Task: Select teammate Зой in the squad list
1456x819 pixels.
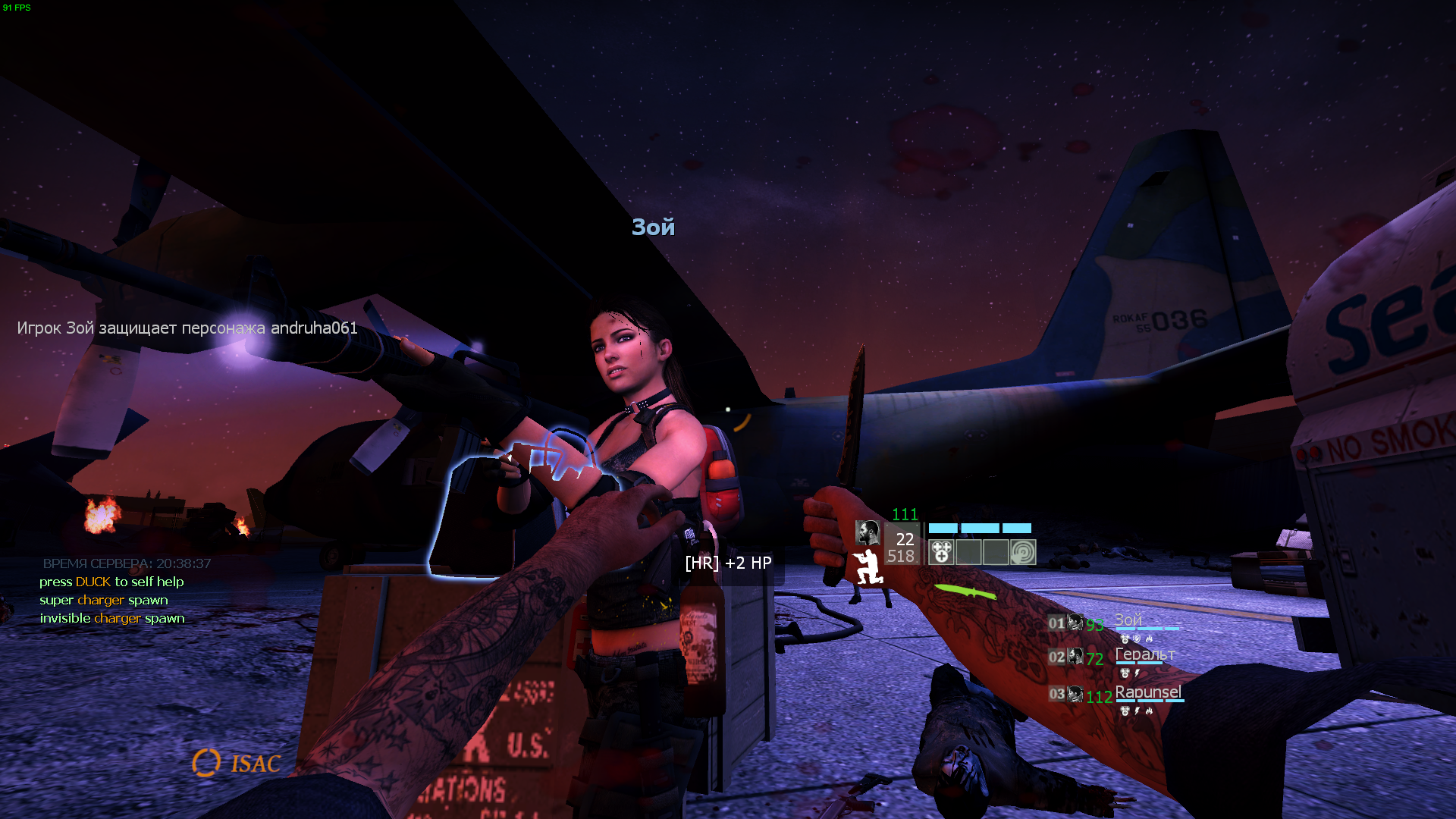Action: click(1128, 621)
